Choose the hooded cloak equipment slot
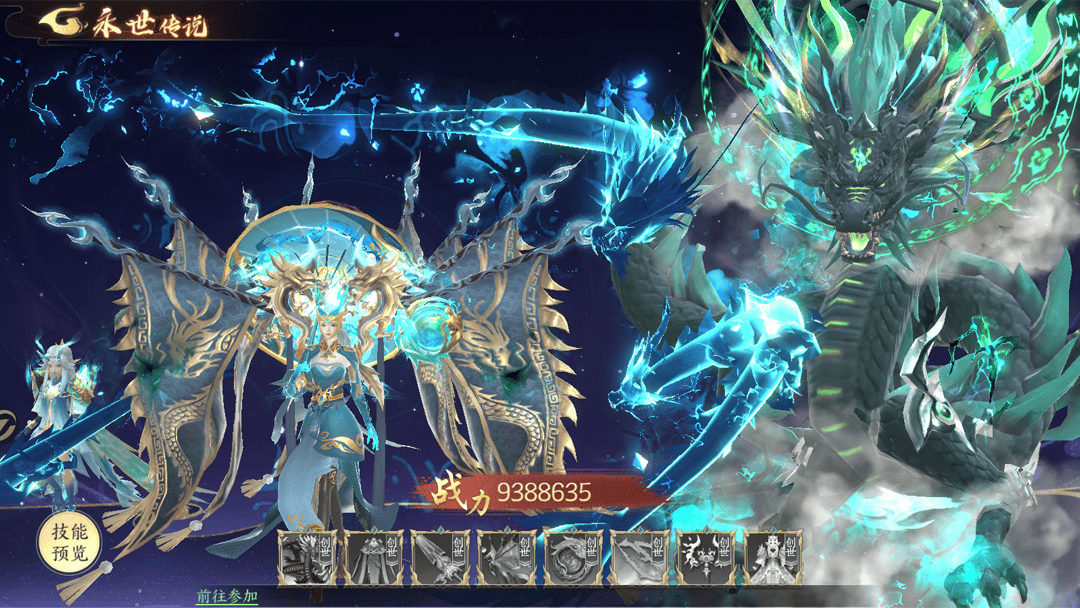Viewport: 1080px width, 608px height. coord(373,557)
